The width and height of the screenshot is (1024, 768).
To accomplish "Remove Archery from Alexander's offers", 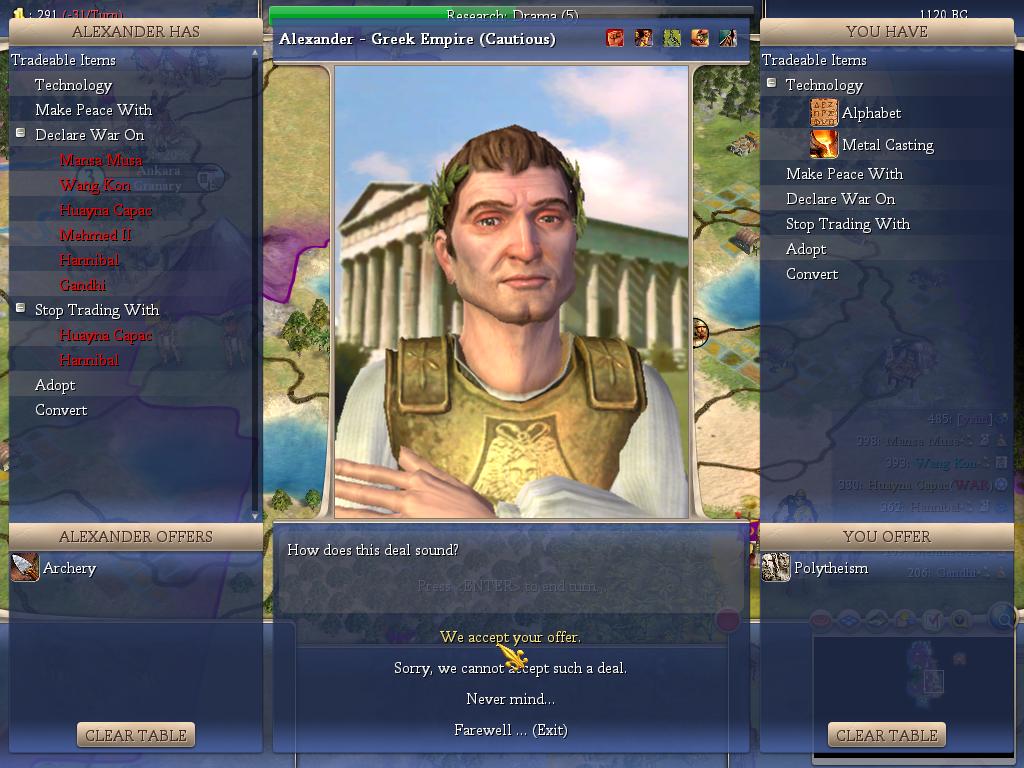I will tap(68, 568).
